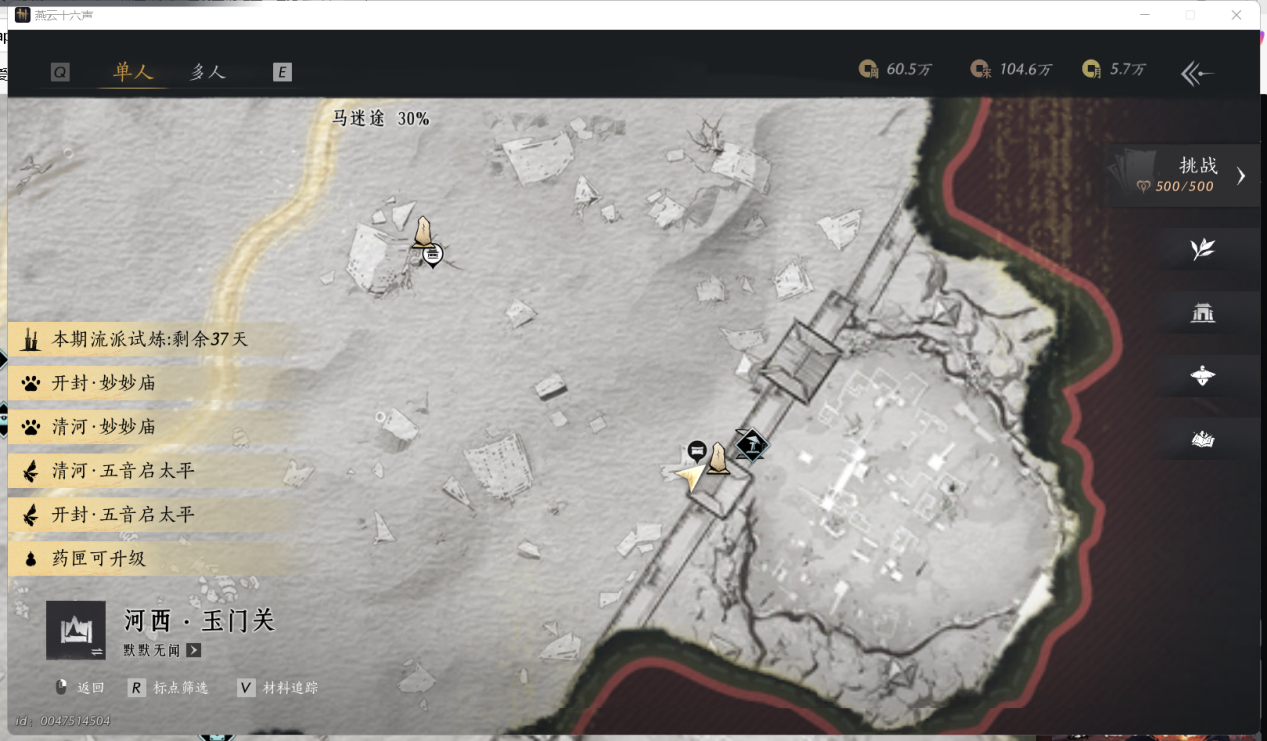Viewport: 1267px width, 741px height.
Task: Select the 开封·妙妙庙 entry
Action: pyautogui.click(x=103, y=383)
